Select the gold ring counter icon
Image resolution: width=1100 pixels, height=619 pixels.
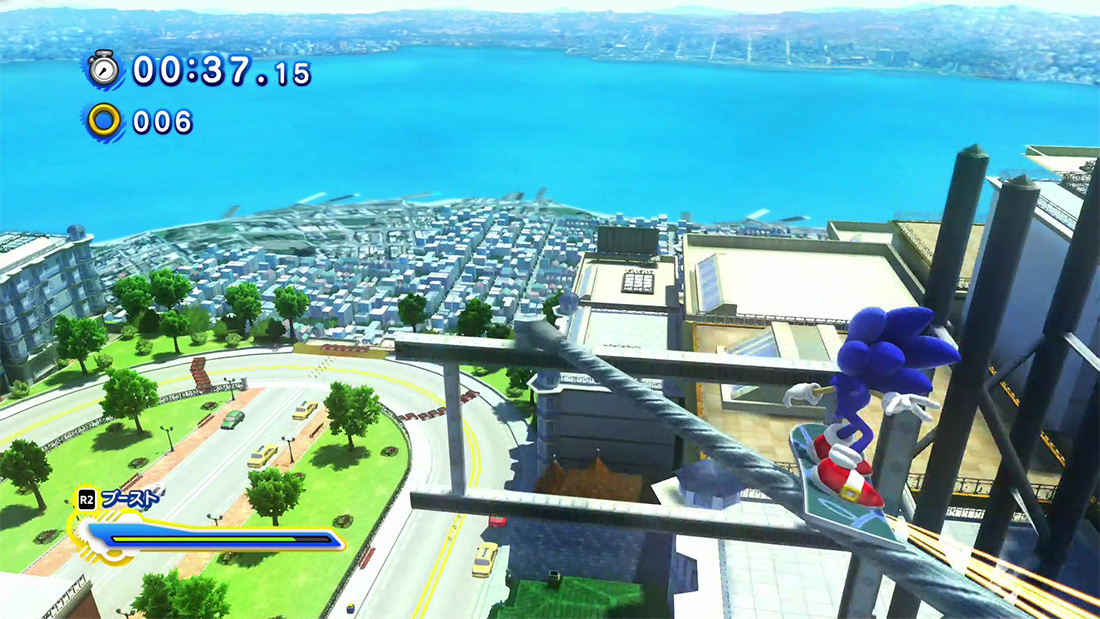103,121
